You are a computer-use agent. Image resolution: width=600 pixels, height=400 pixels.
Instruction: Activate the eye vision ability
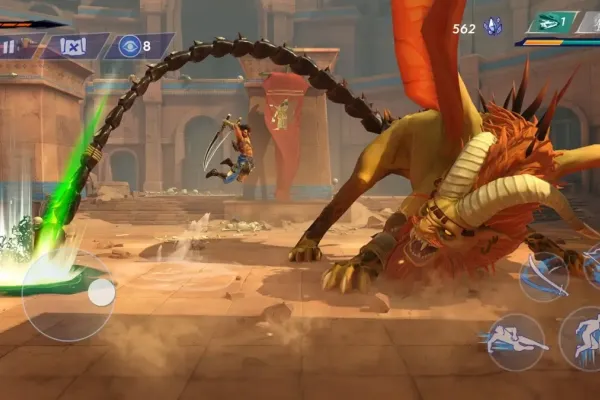130,46
